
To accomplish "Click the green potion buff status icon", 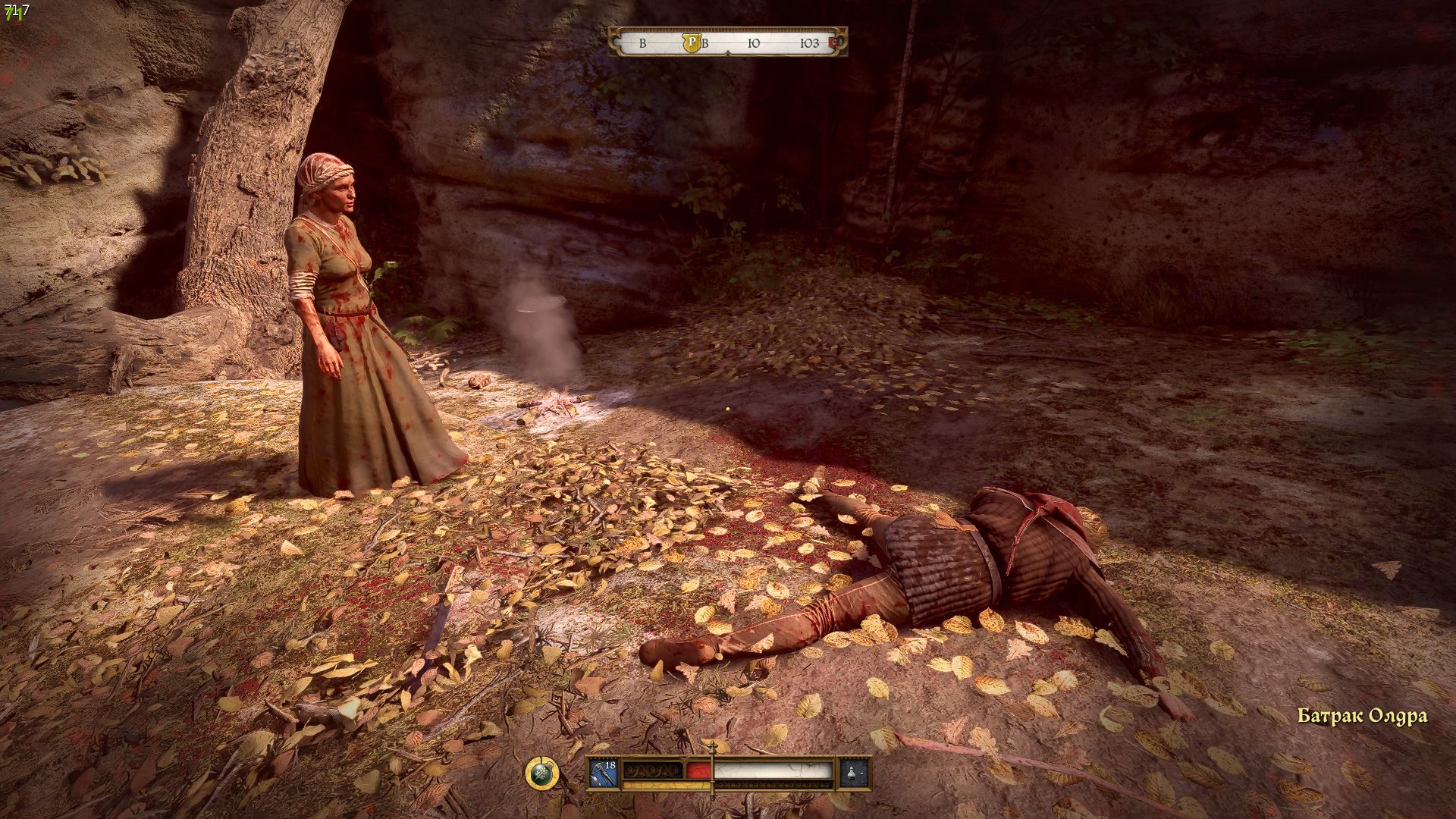I will tap(541, 773).
